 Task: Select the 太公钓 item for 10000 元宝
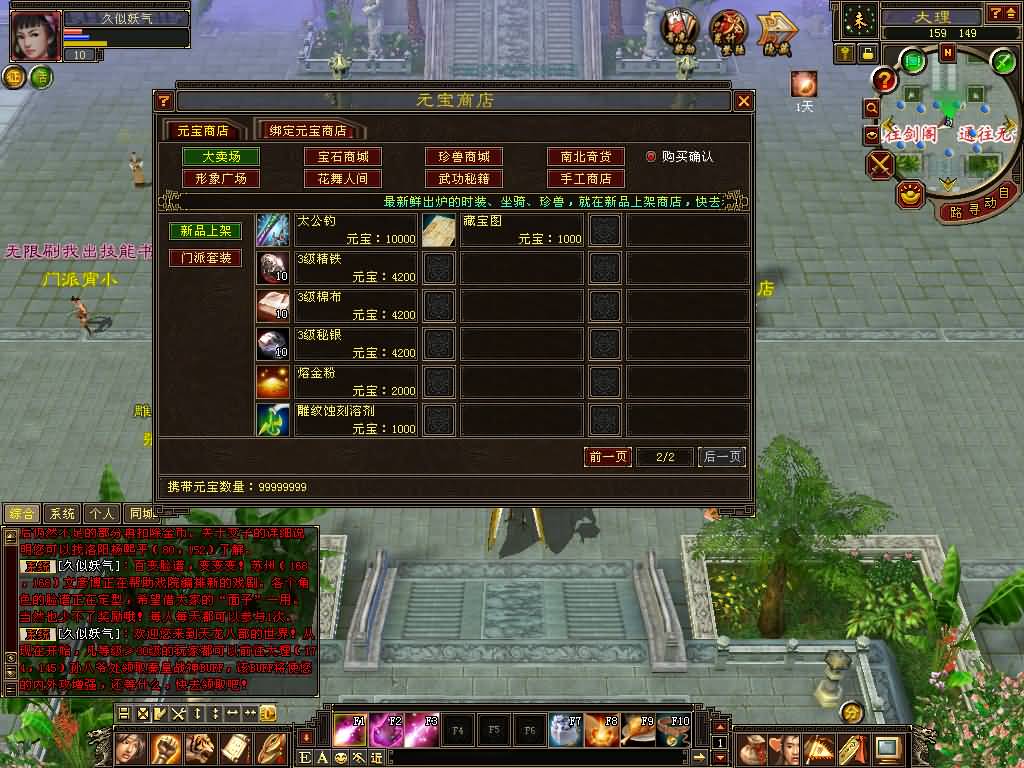click(337, 230)
